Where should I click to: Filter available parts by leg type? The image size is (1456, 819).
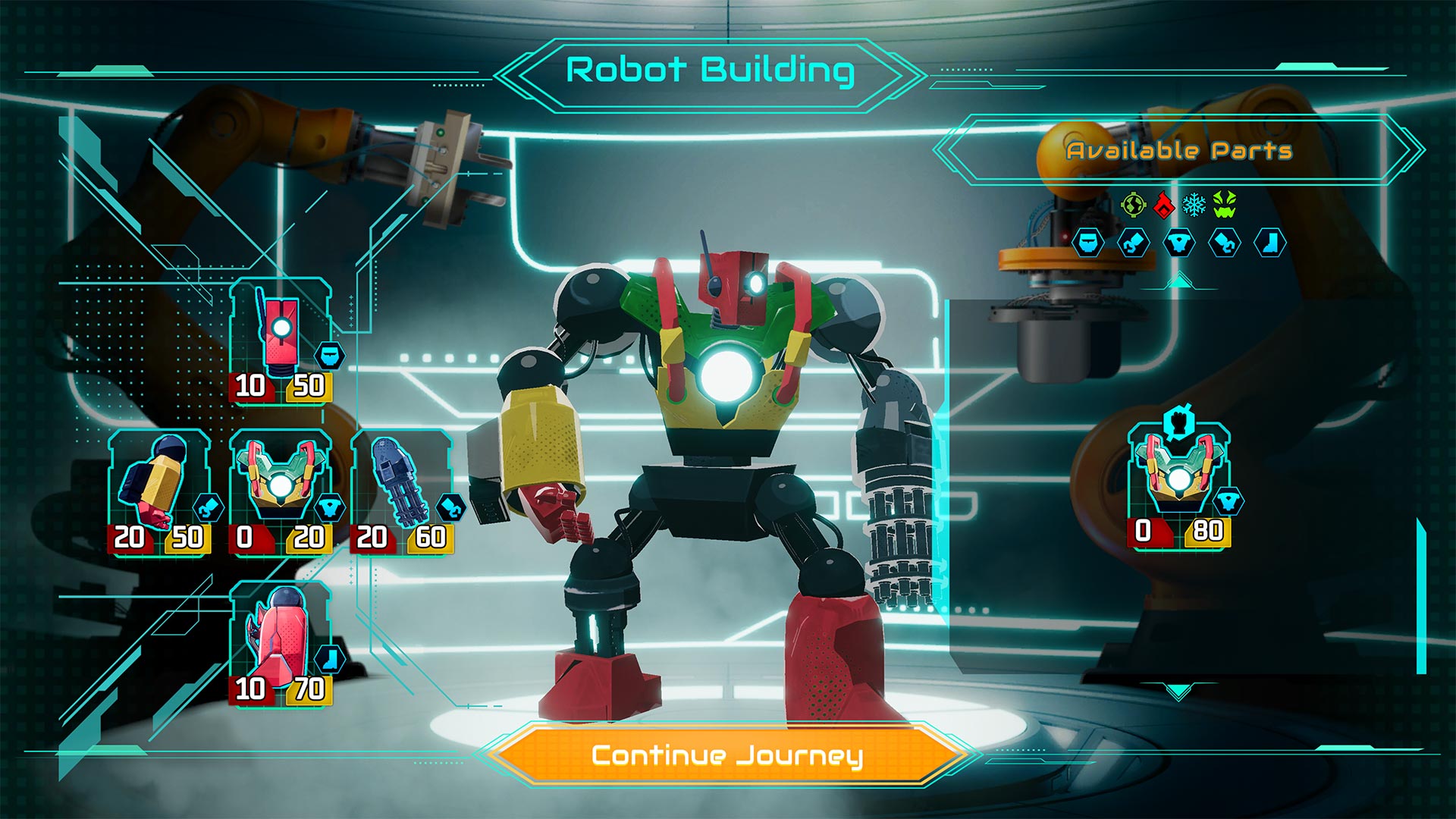(x=1270, y=243)
